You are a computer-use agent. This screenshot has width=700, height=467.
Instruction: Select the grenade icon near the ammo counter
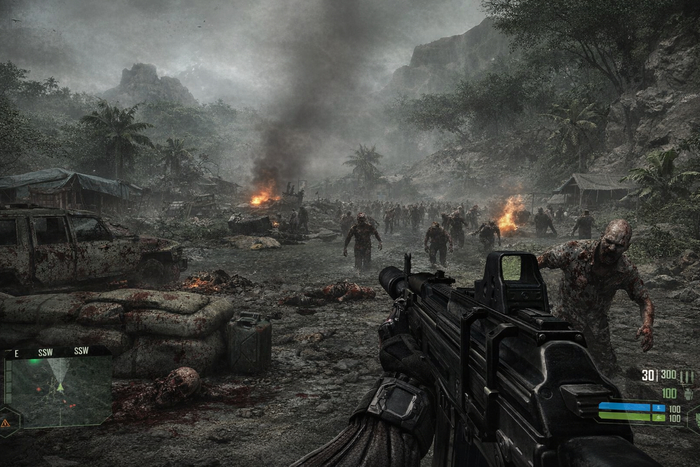688,394
